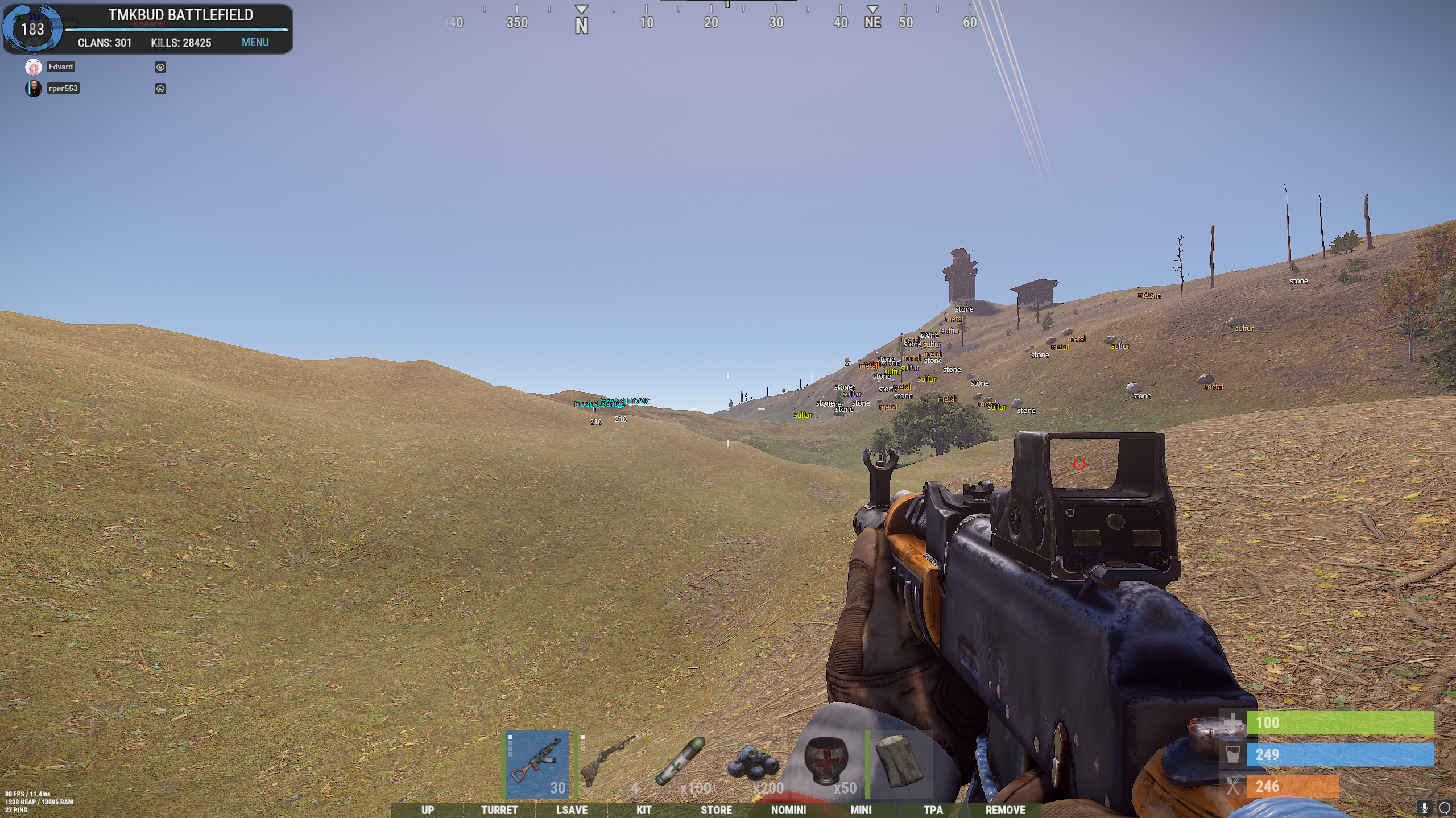
Task: Select the assault rifle hotbar slot
Action: tap(537, 764)
